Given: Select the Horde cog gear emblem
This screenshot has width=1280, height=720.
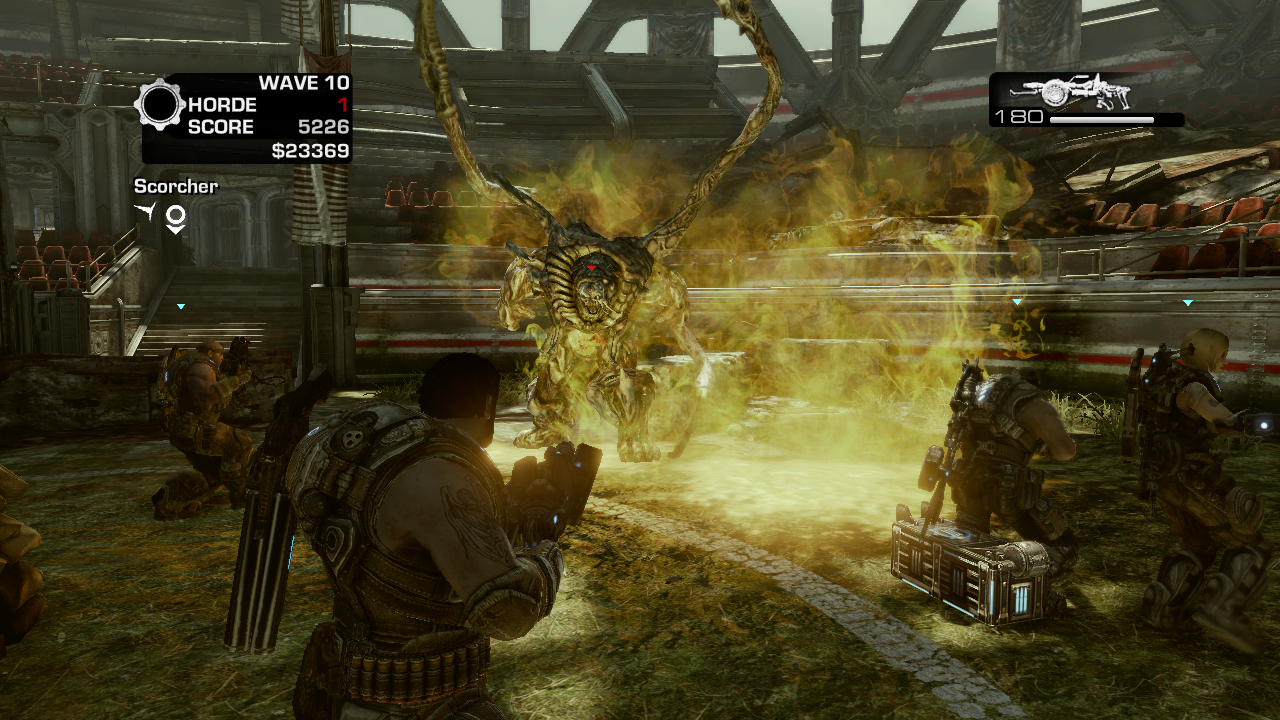Looking at the screenshot, I should click(x=160, y=104).
